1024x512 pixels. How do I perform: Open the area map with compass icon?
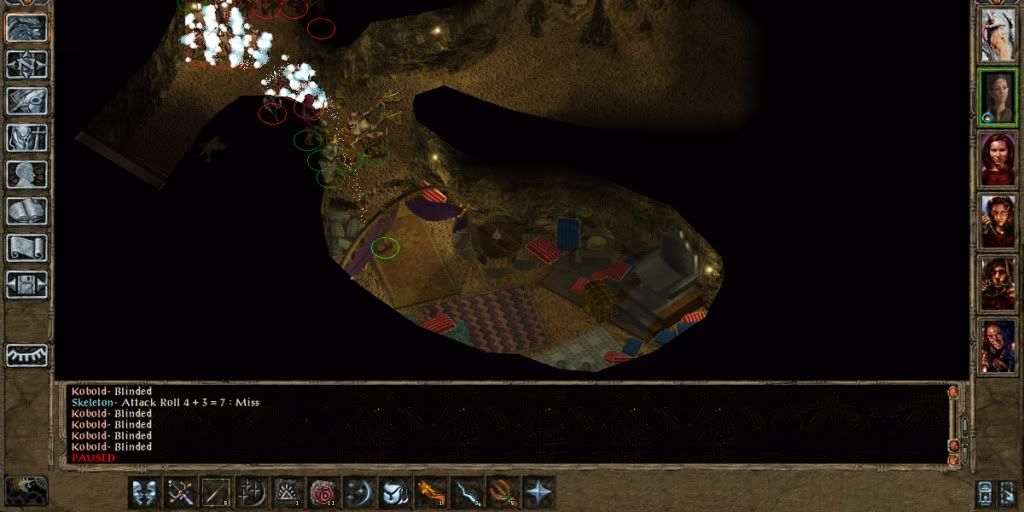[27, 64]
